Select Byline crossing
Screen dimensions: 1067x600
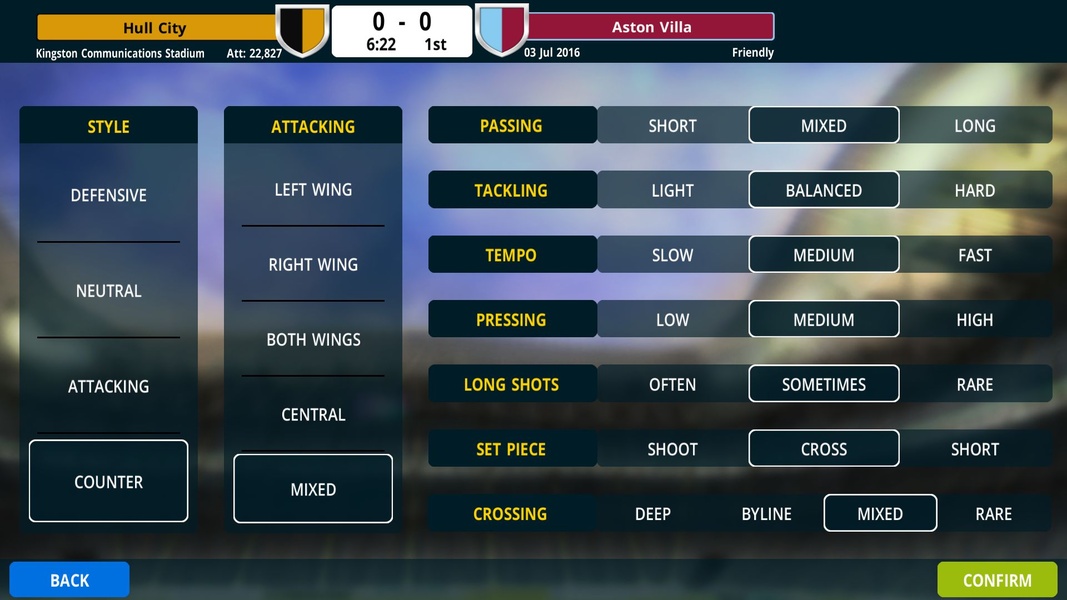[766, 514]
